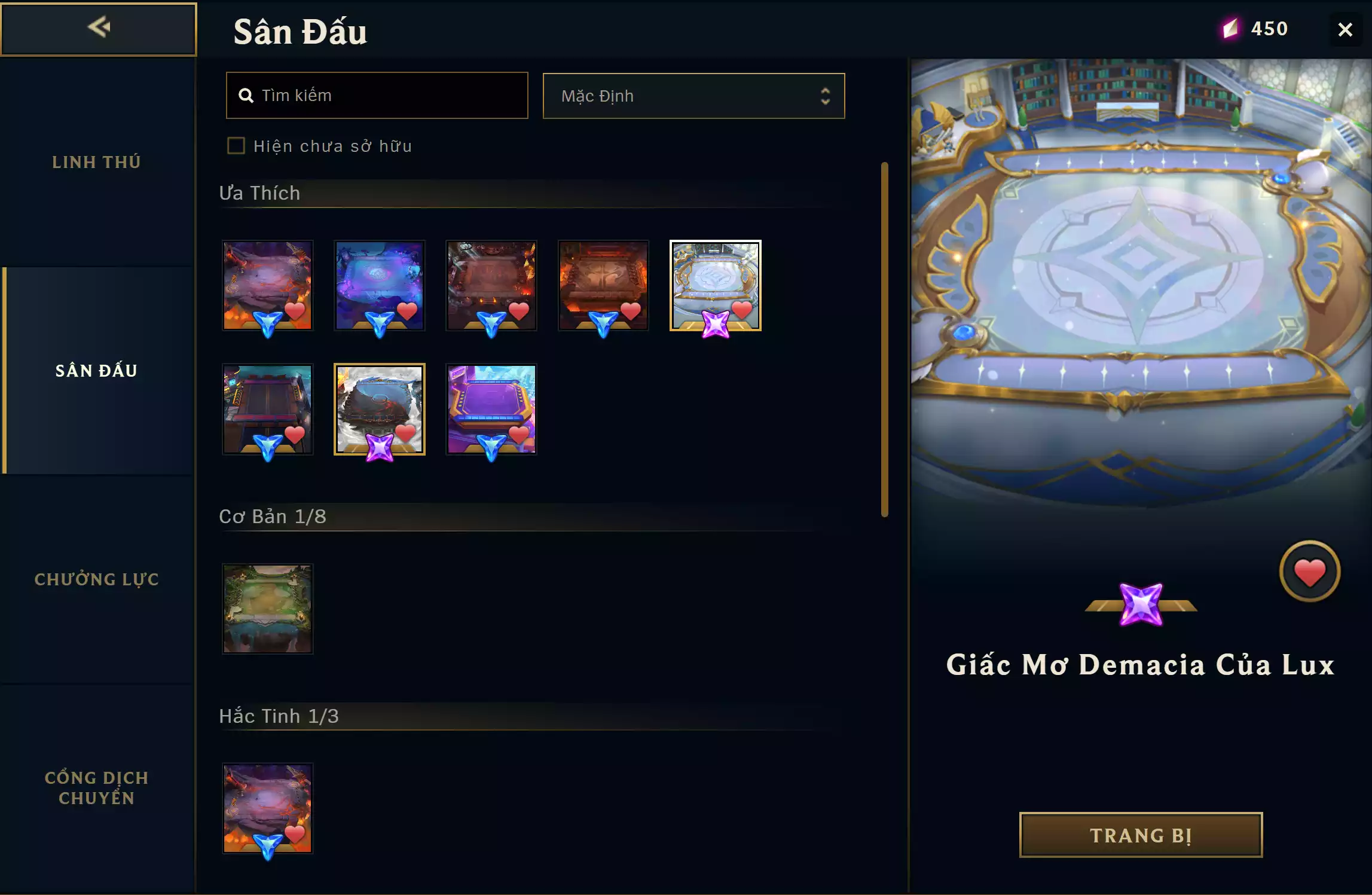1372x895 pixels.
Task: Open the CHƯỞNG LỰC tab
Action: coord(96,578)
